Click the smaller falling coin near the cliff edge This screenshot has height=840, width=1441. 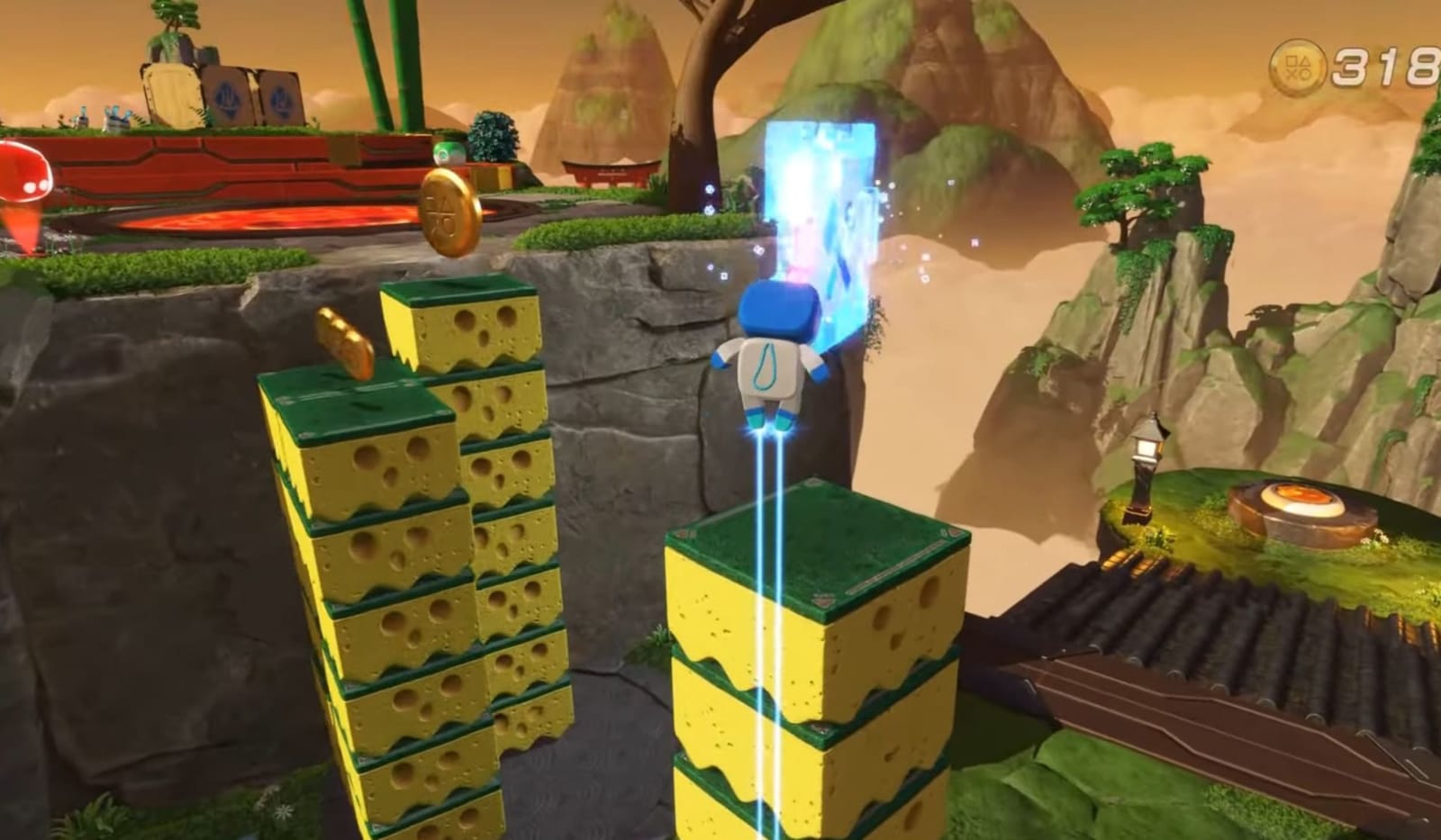[x=346, y=339]
